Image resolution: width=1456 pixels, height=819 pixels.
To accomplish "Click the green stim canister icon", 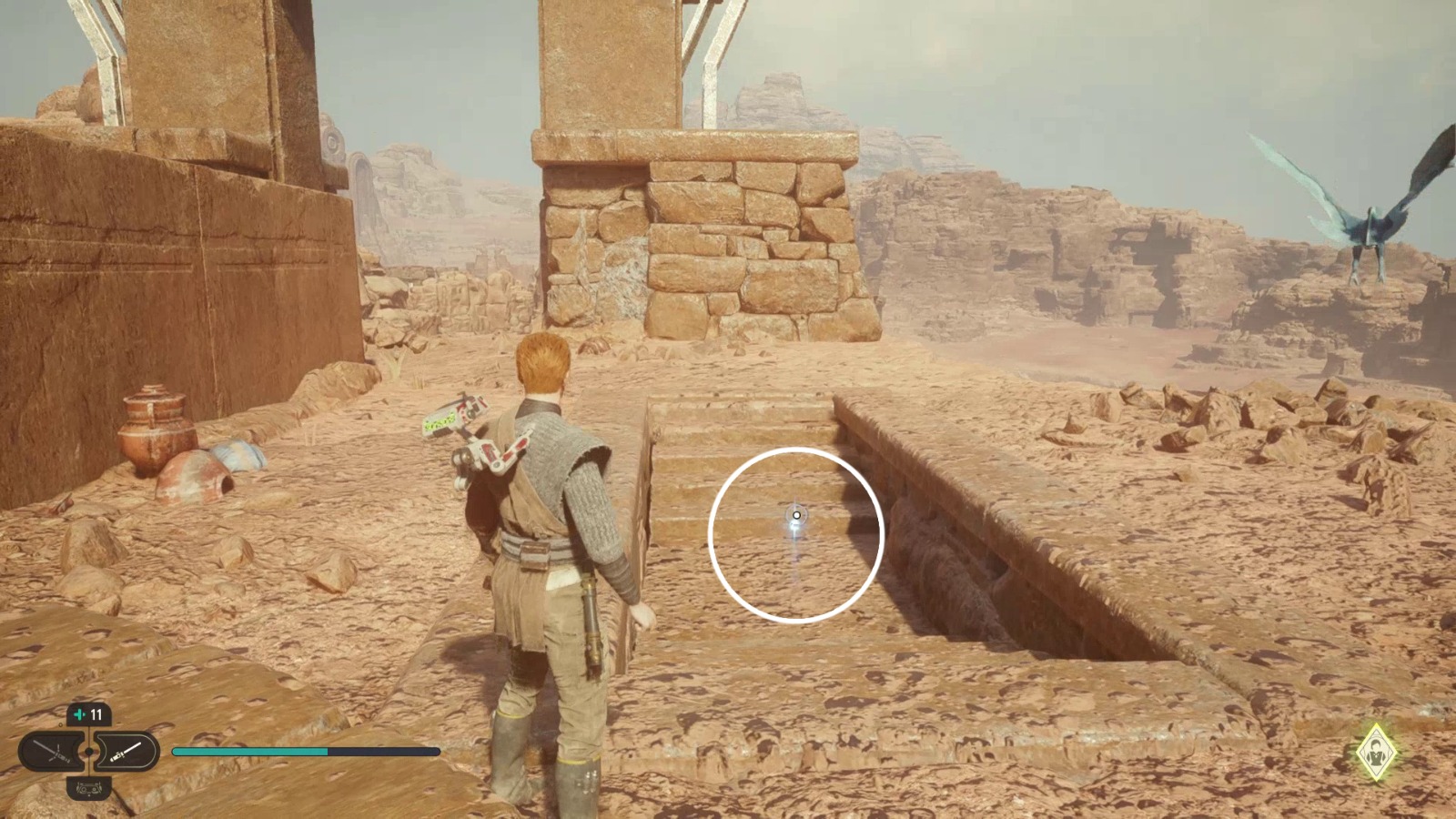I will pyautogui.click(x=79, y=714).
